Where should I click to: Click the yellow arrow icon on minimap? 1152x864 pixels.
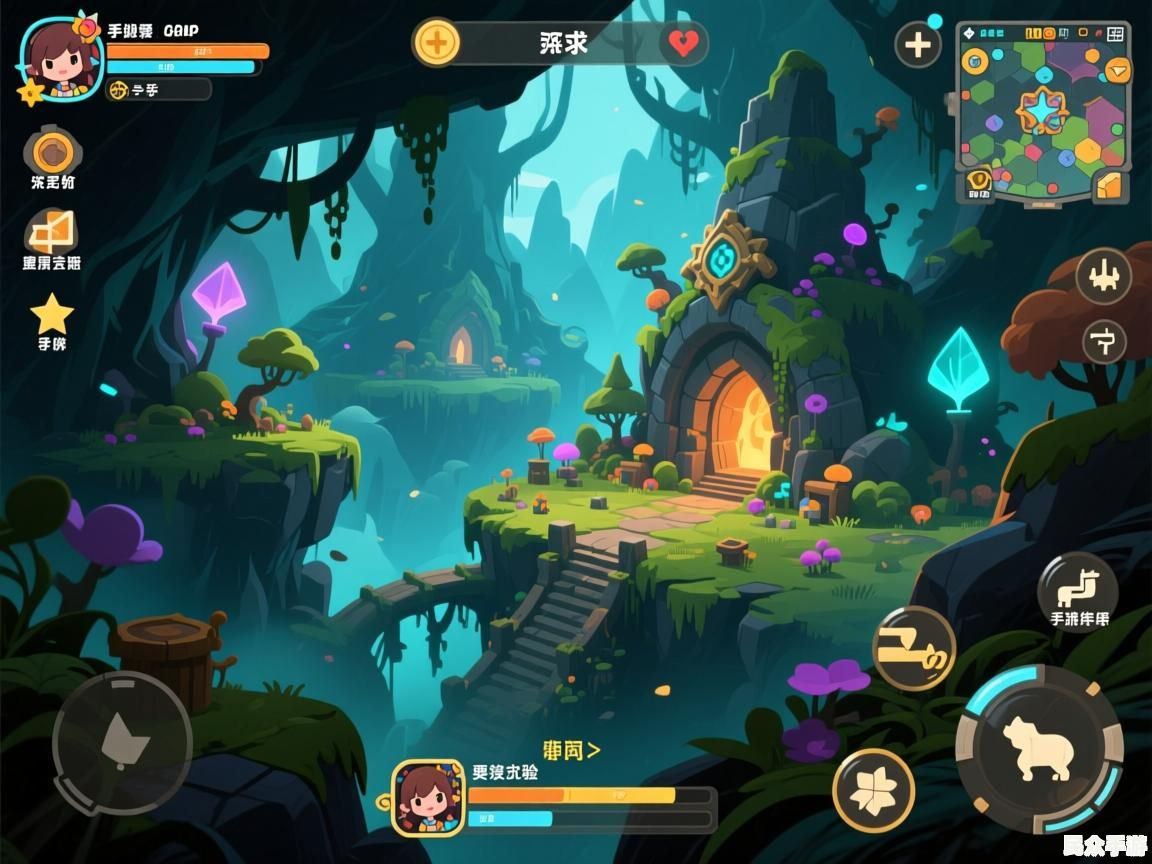(x=1116, y=70)
